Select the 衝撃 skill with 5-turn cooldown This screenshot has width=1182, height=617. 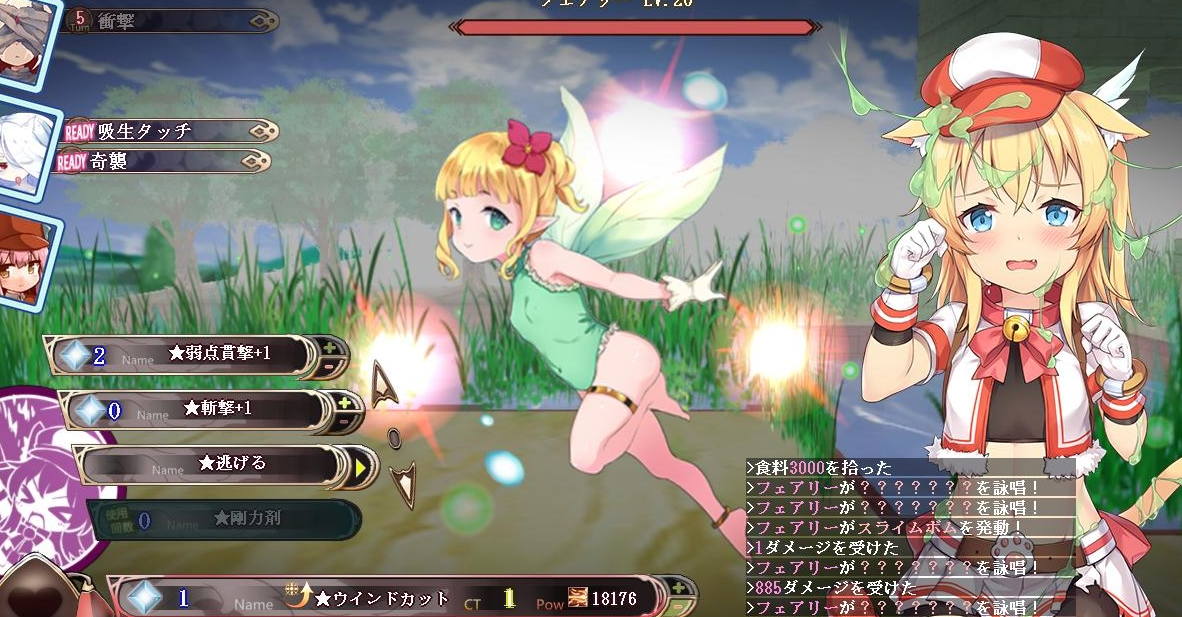(168, 20)
